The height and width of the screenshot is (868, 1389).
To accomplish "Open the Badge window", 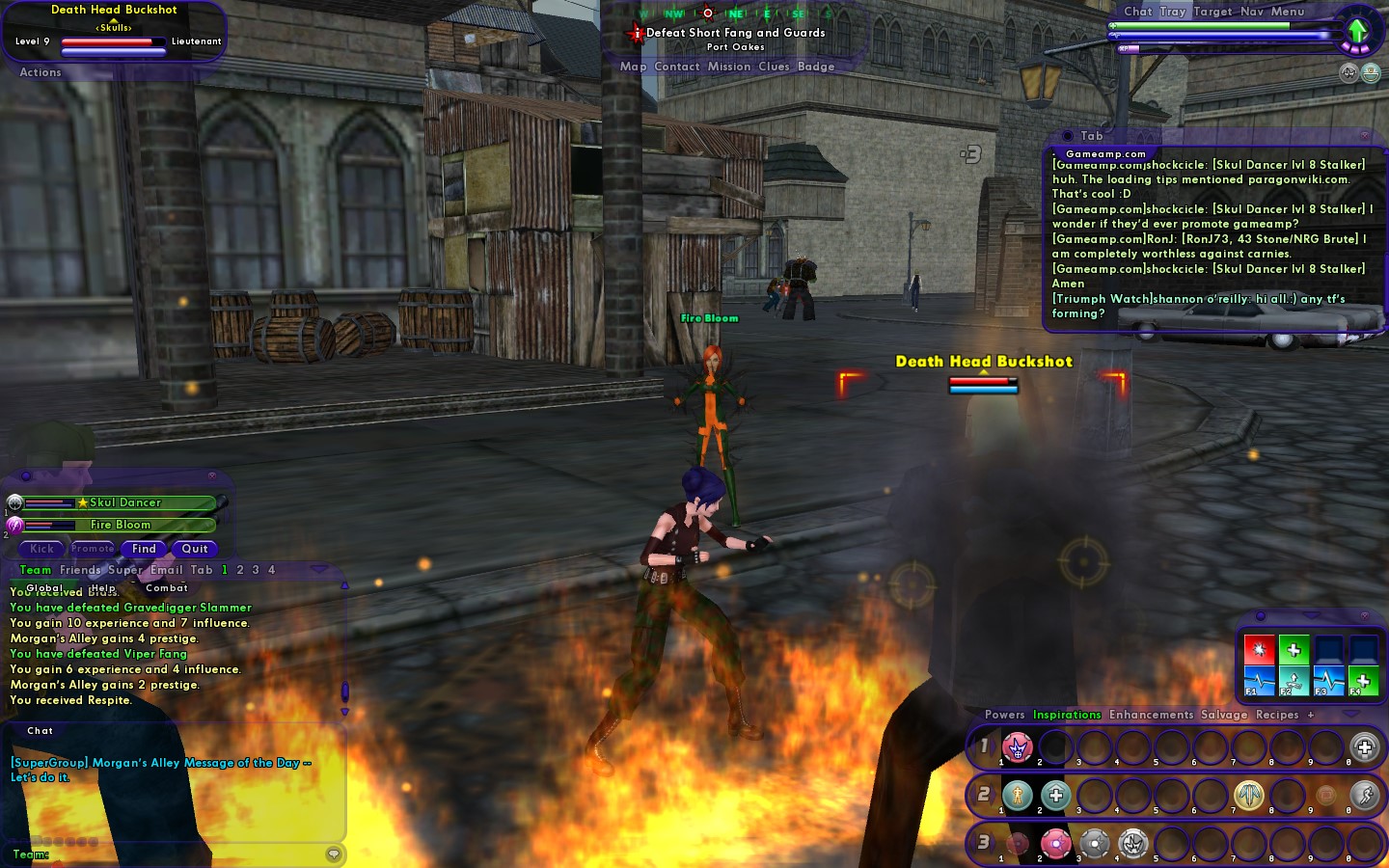I will pos(816,67).
